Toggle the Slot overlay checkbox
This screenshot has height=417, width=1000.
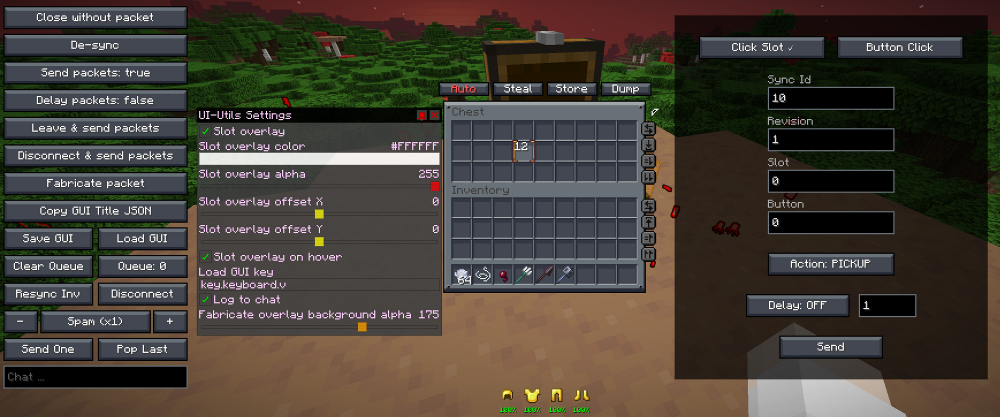coord(205,131)
